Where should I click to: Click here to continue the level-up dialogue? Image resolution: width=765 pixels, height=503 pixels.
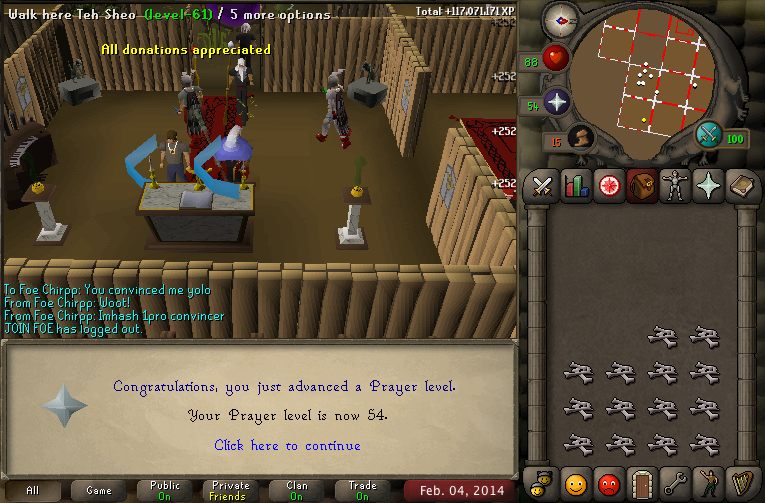287,445
